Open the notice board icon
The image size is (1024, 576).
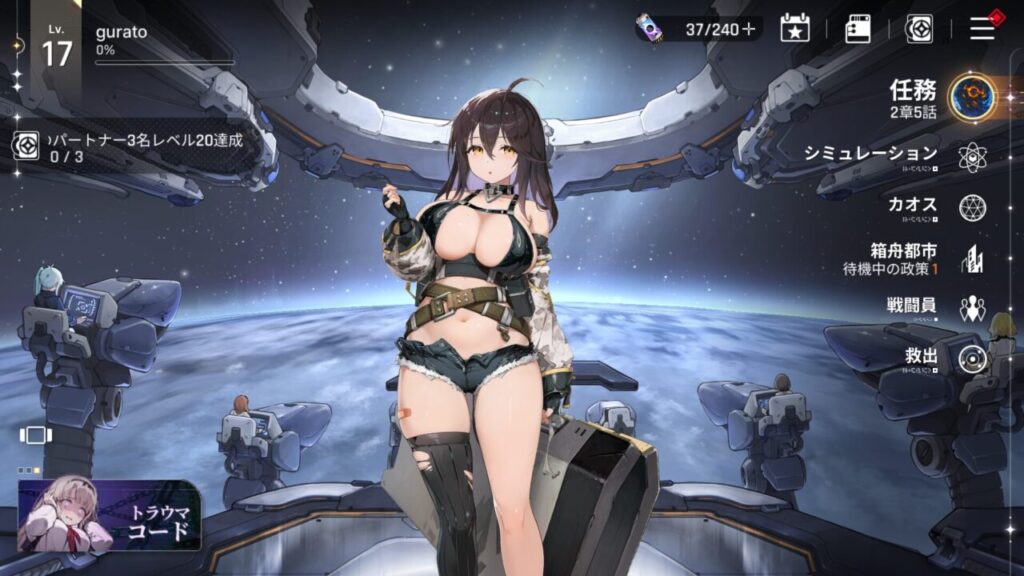[858, 28]
